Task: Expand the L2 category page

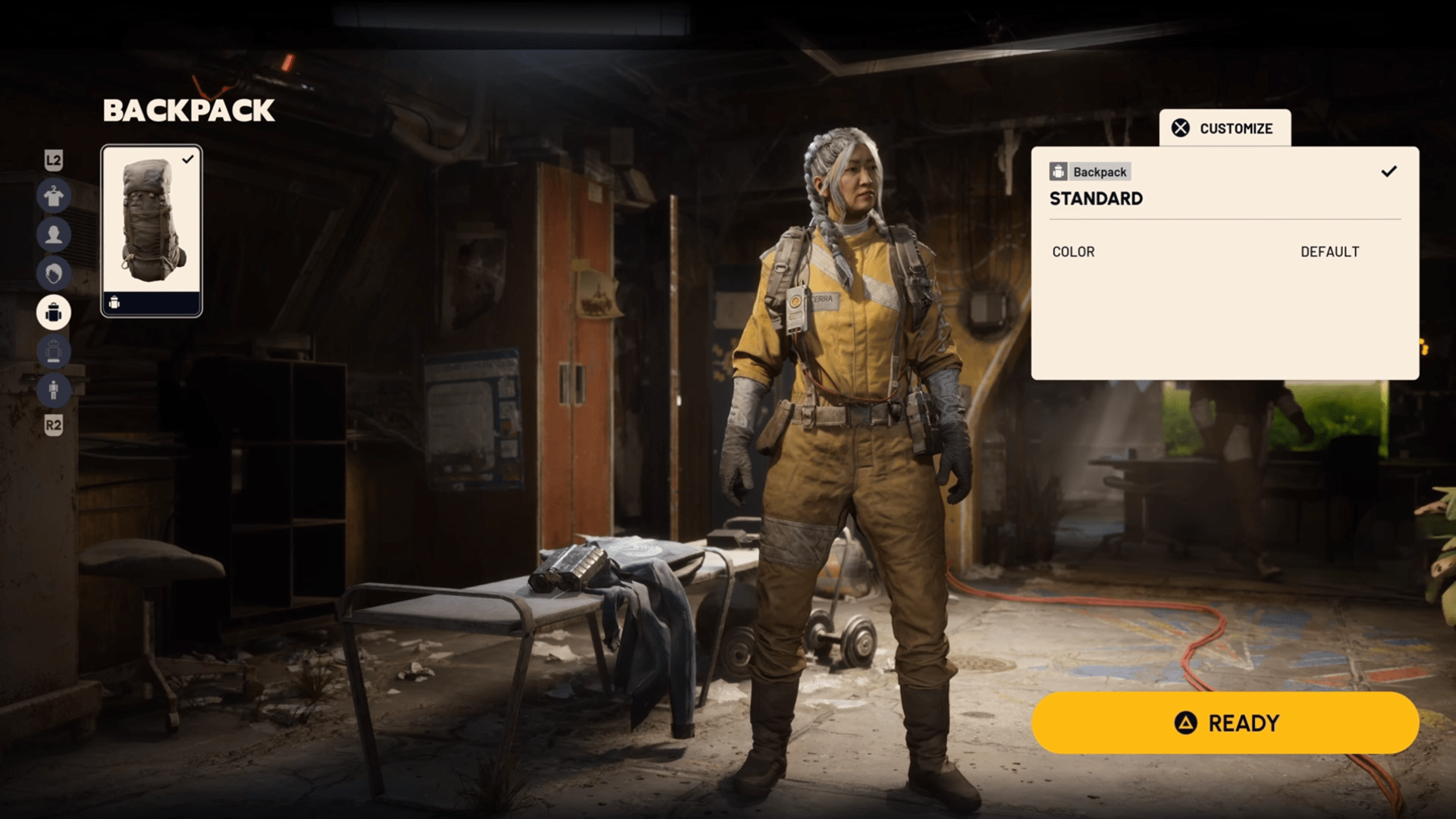Action: [x=54, y=162]
